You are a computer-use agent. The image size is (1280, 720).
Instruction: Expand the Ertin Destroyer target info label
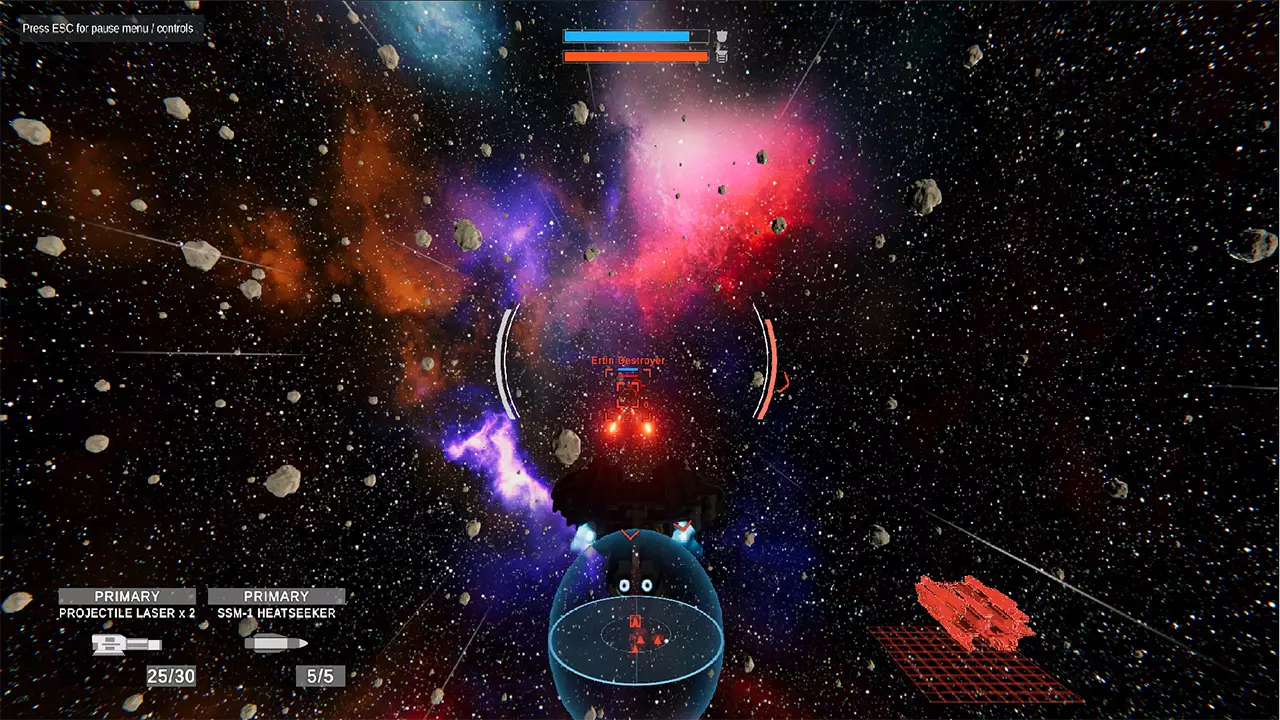click(629, 360)
